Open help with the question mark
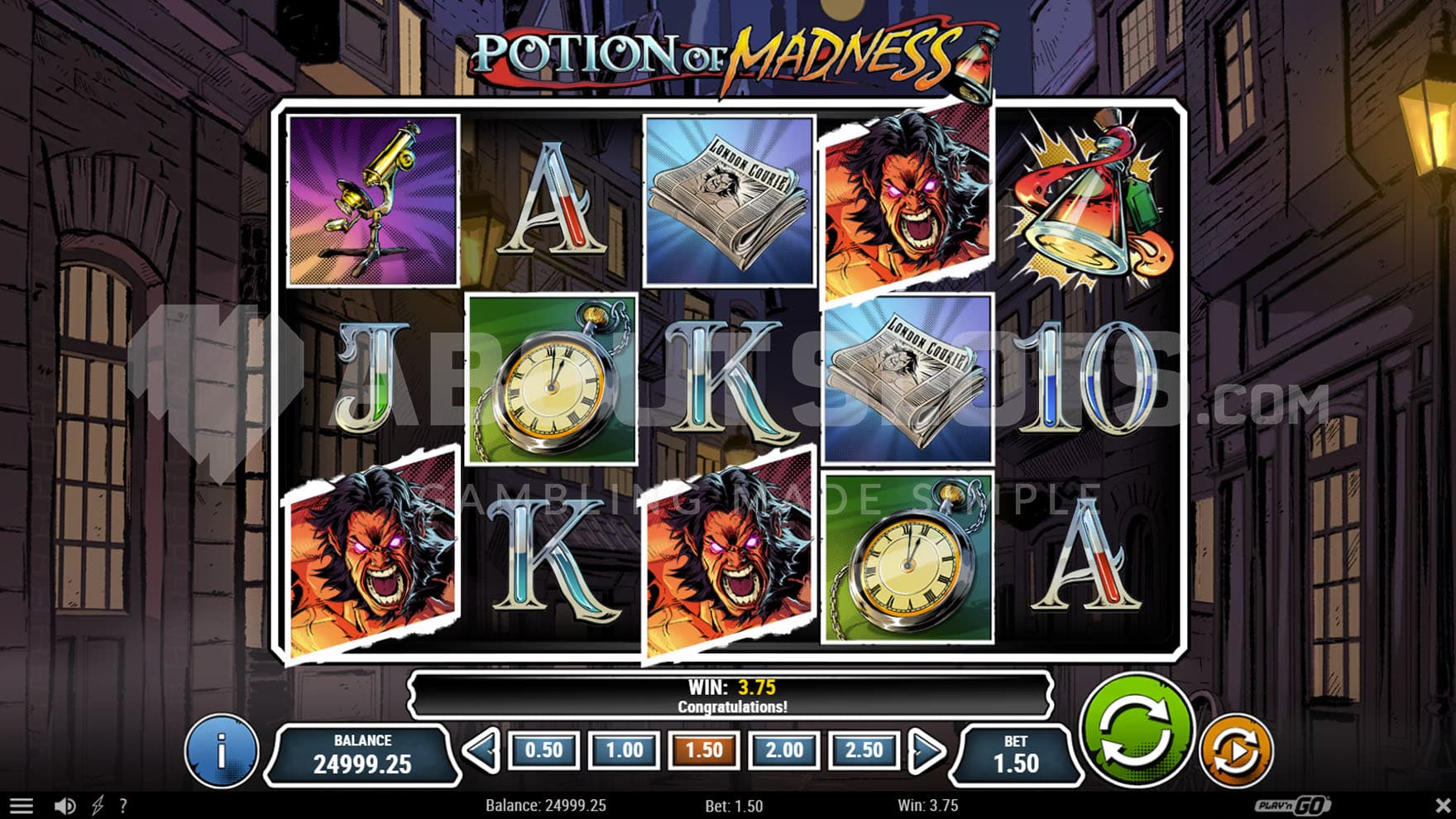The image size is (1456, 819). tap(123, 806)
